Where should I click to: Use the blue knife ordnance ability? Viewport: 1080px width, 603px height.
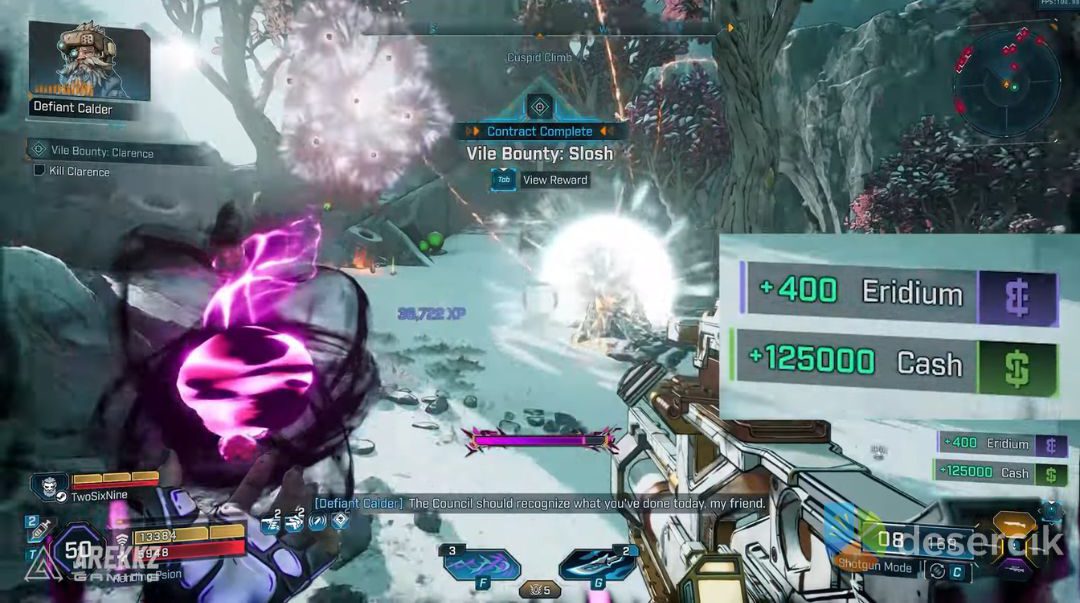click(597, 566)
